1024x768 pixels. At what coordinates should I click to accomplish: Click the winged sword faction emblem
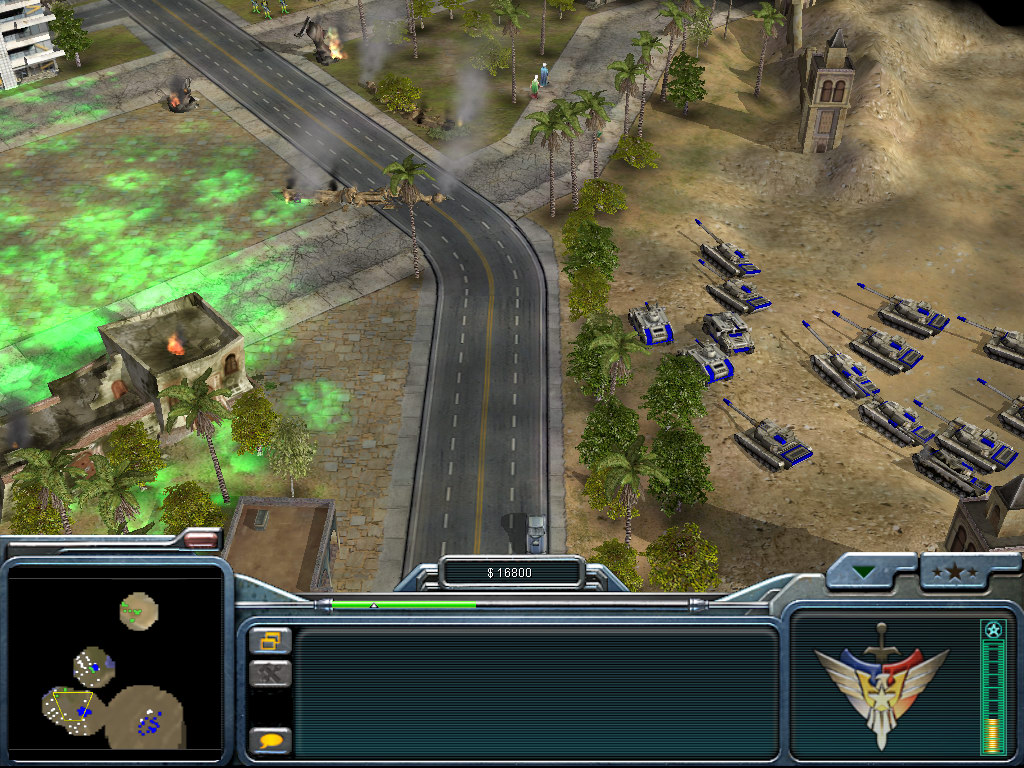coord(881,684)
